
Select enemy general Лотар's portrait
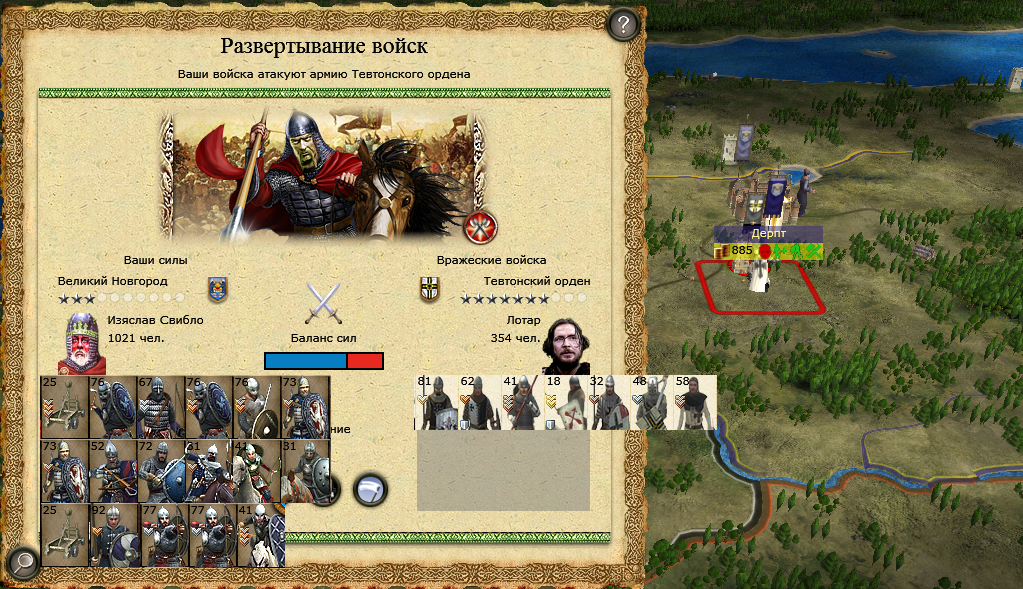(x=565, y=345)
